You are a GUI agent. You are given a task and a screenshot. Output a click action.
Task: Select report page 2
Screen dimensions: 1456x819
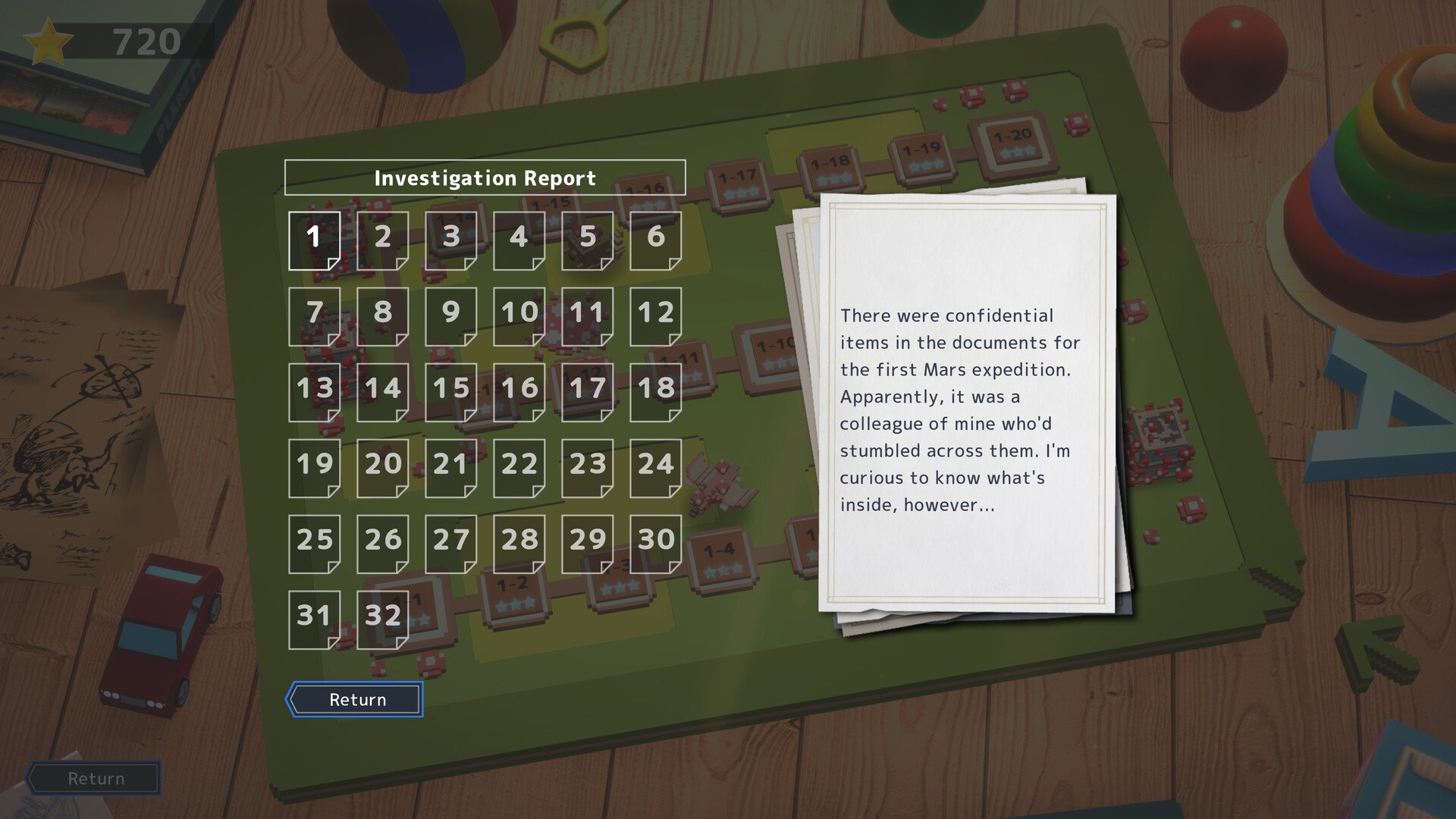382,240
